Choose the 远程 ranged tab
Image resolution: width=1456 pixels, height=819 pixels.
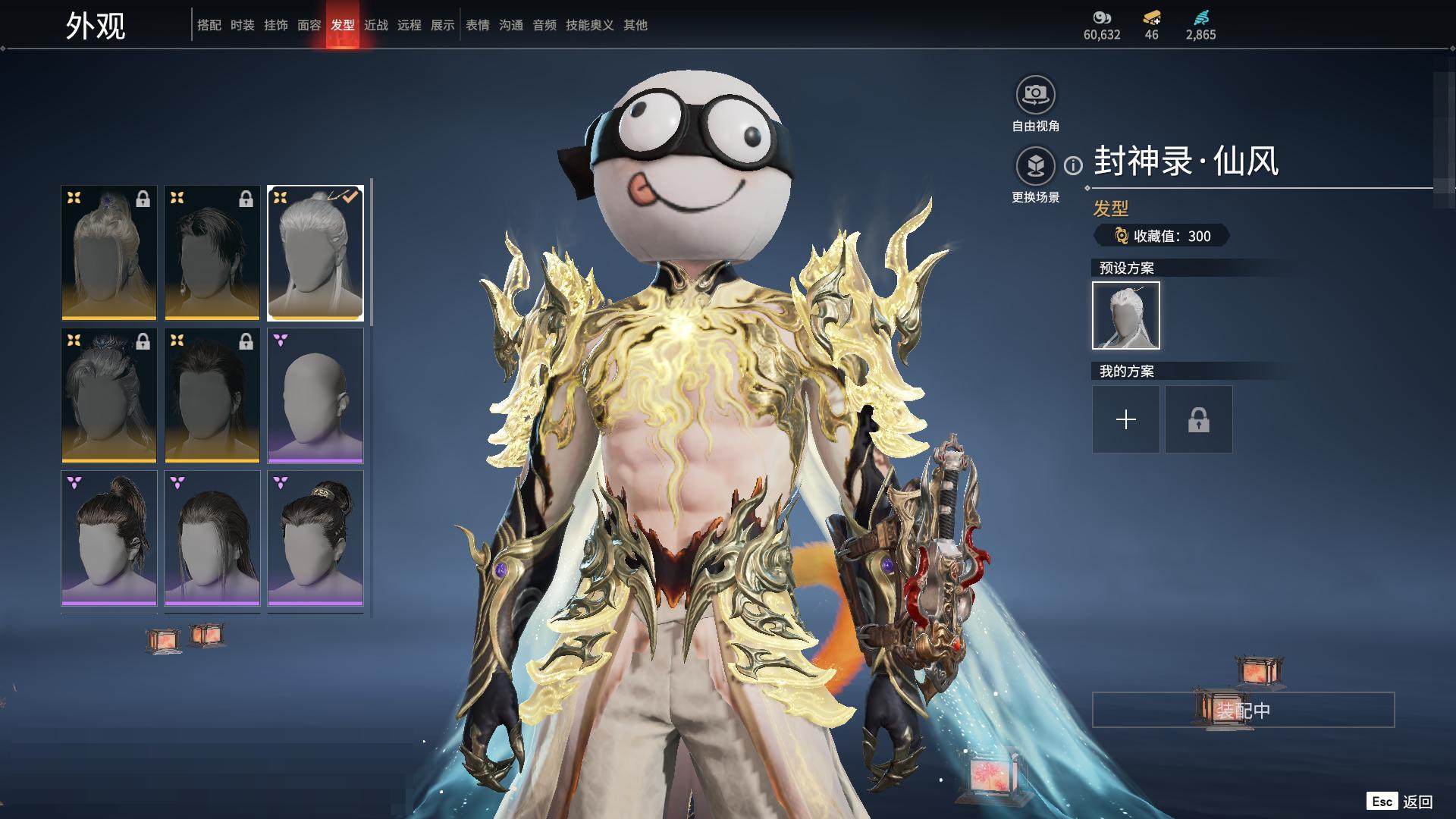click(x=409, y=25)
